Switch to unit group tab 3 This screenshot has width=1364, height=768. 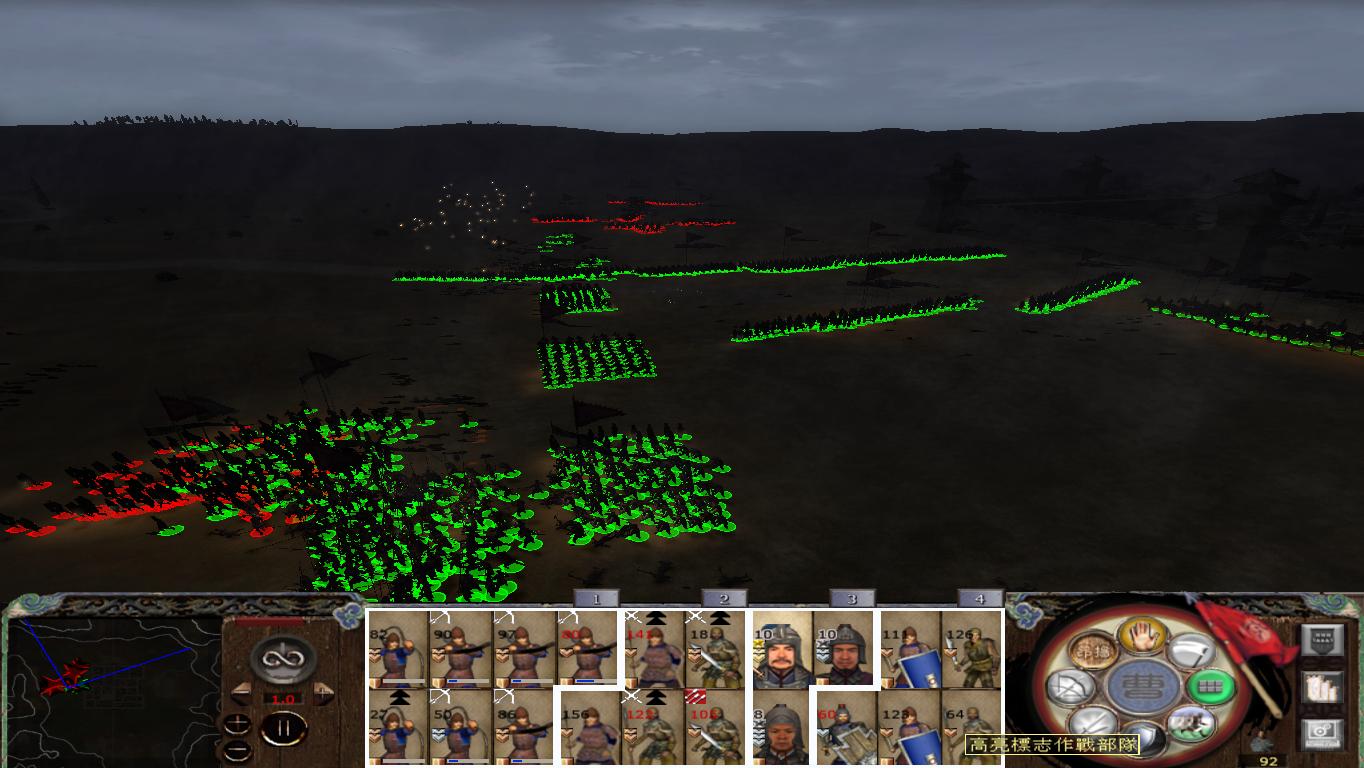tap(853, 597)
